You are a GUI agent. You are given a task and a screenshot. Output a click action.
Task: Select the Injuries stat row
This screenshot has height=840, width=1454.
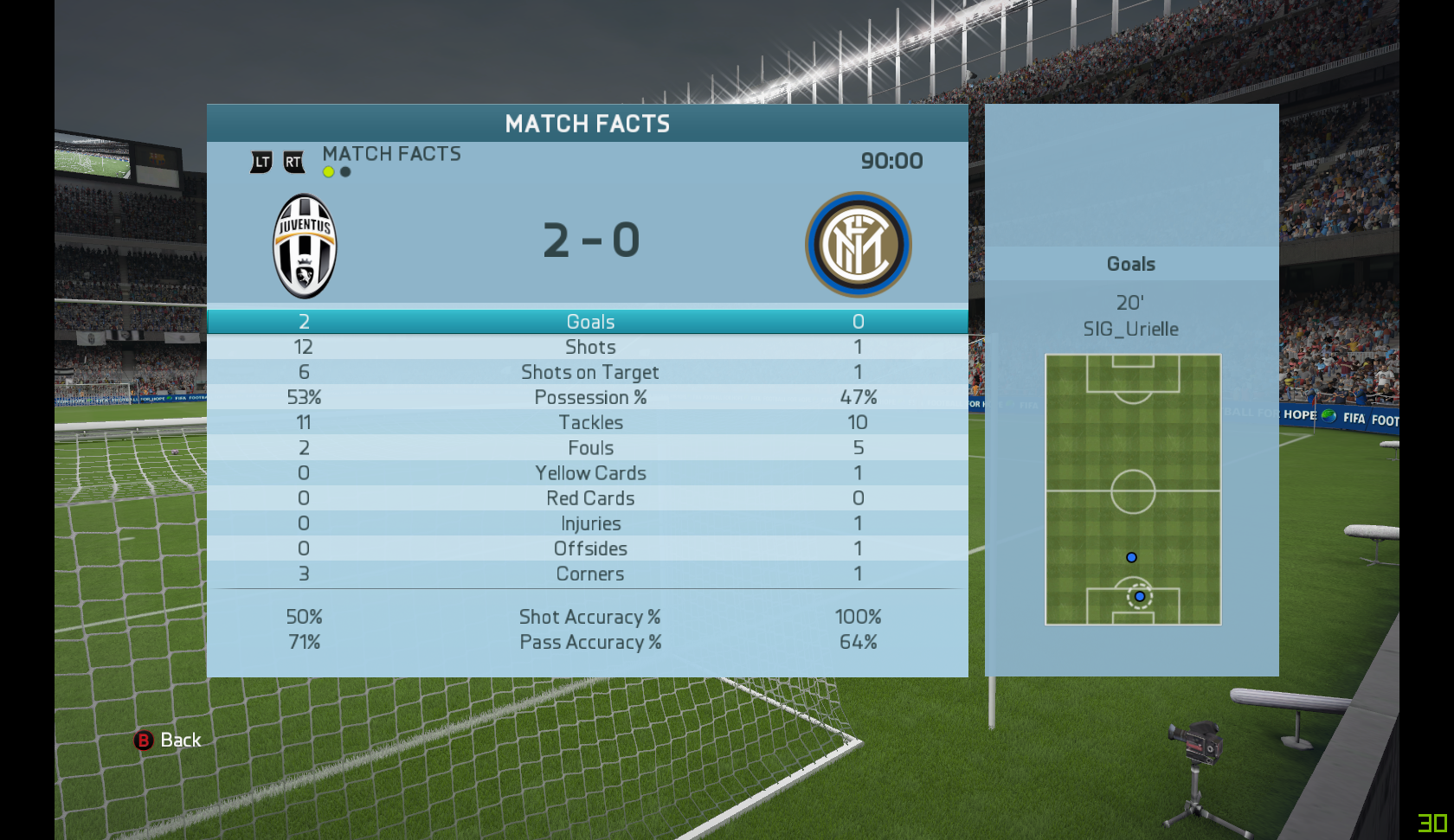[x=589, y=523]
